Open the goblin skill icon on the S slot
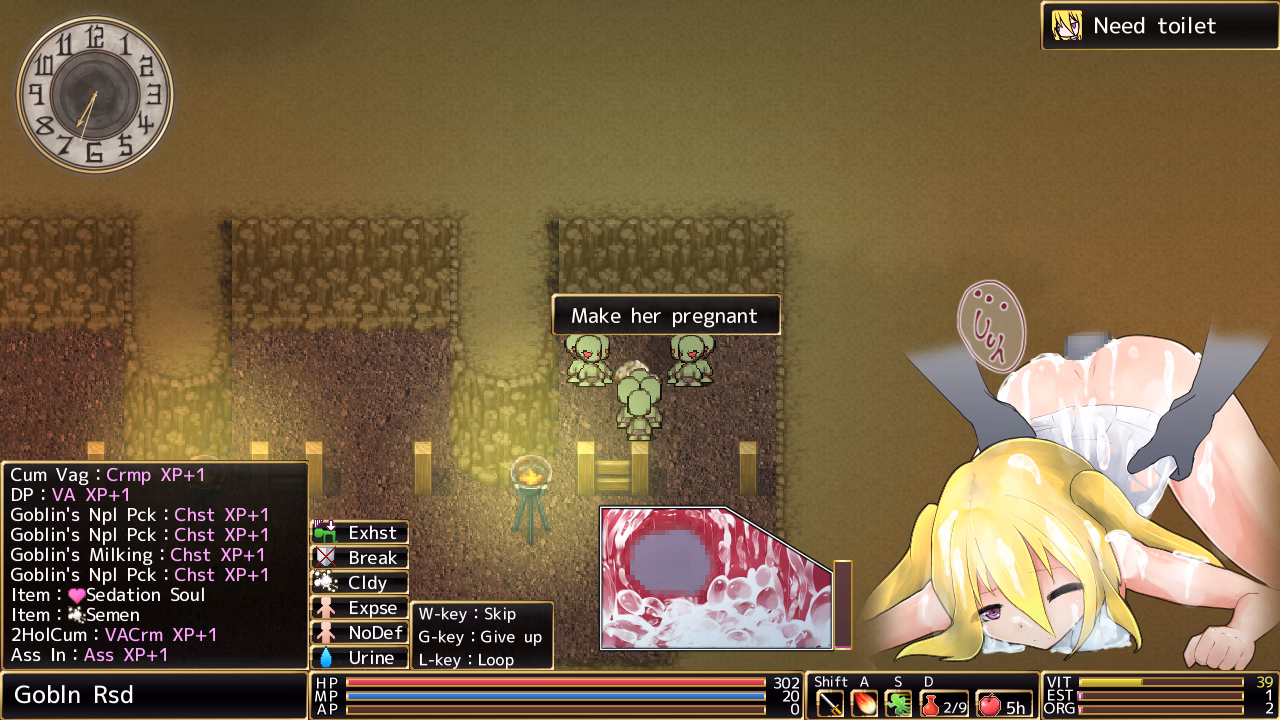 [x=899, y=702]
